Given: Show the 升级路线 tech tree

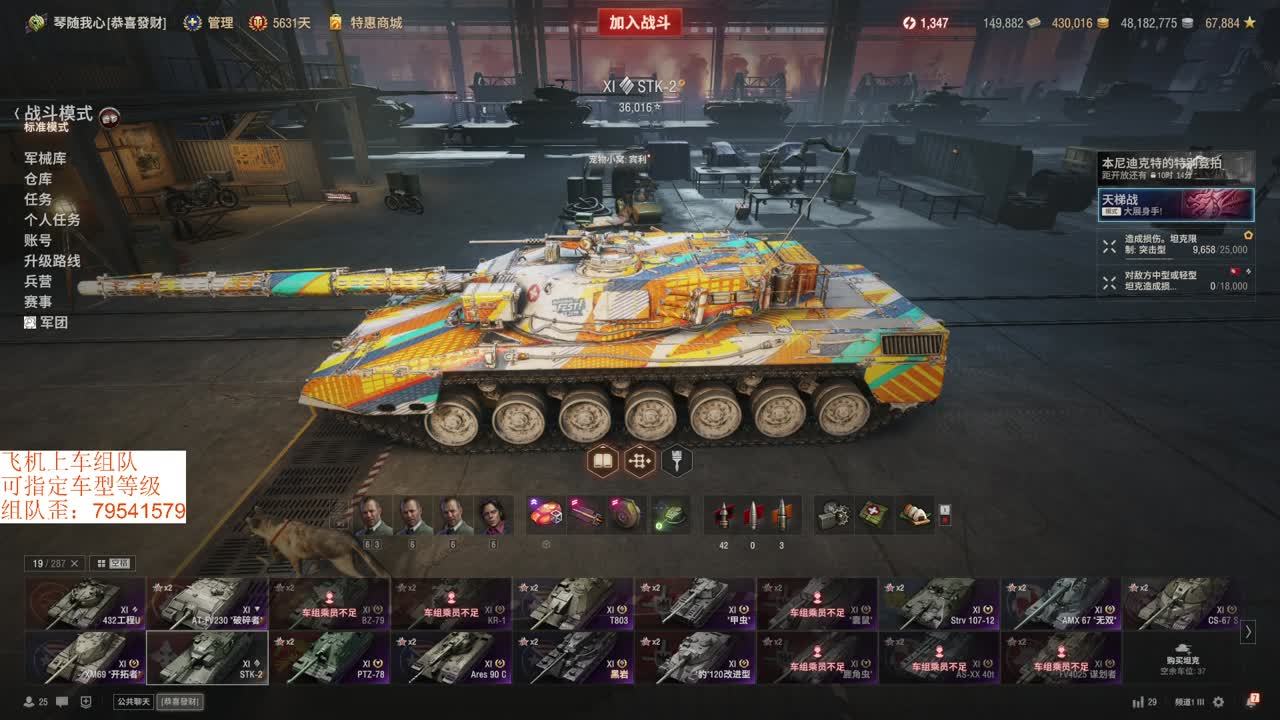Looking at the screenshot, I should click(x=52, y=260).
